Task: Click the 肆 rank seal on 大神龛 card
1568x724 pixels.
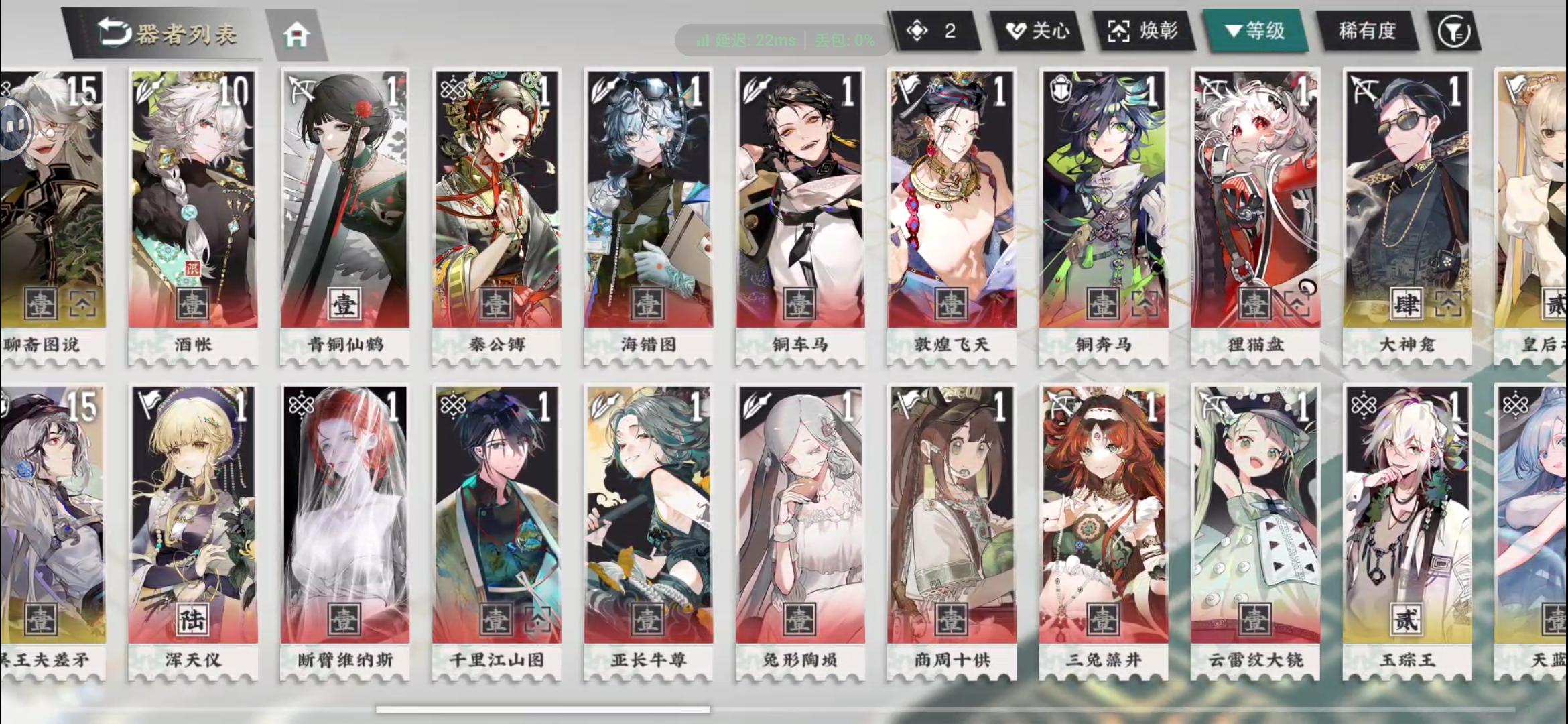Action: (x=1408, y=302)
